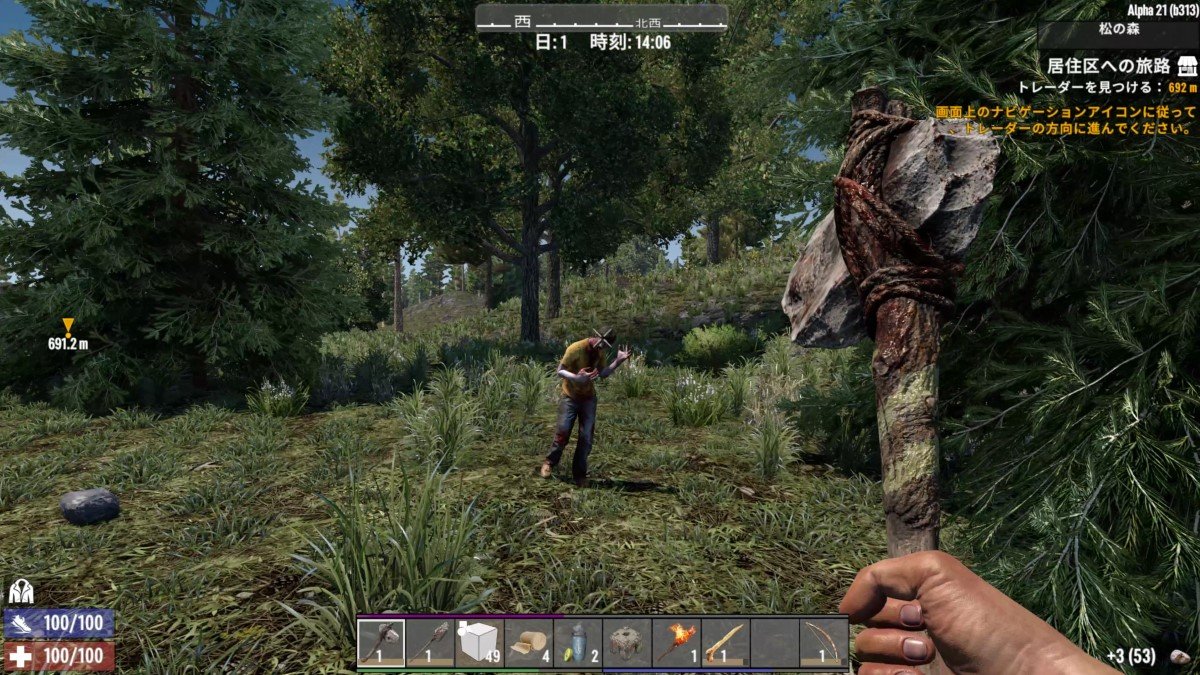The image size is (1200, 675).
Task: Click the trader quest tracker title
Action: point(1108,66)
